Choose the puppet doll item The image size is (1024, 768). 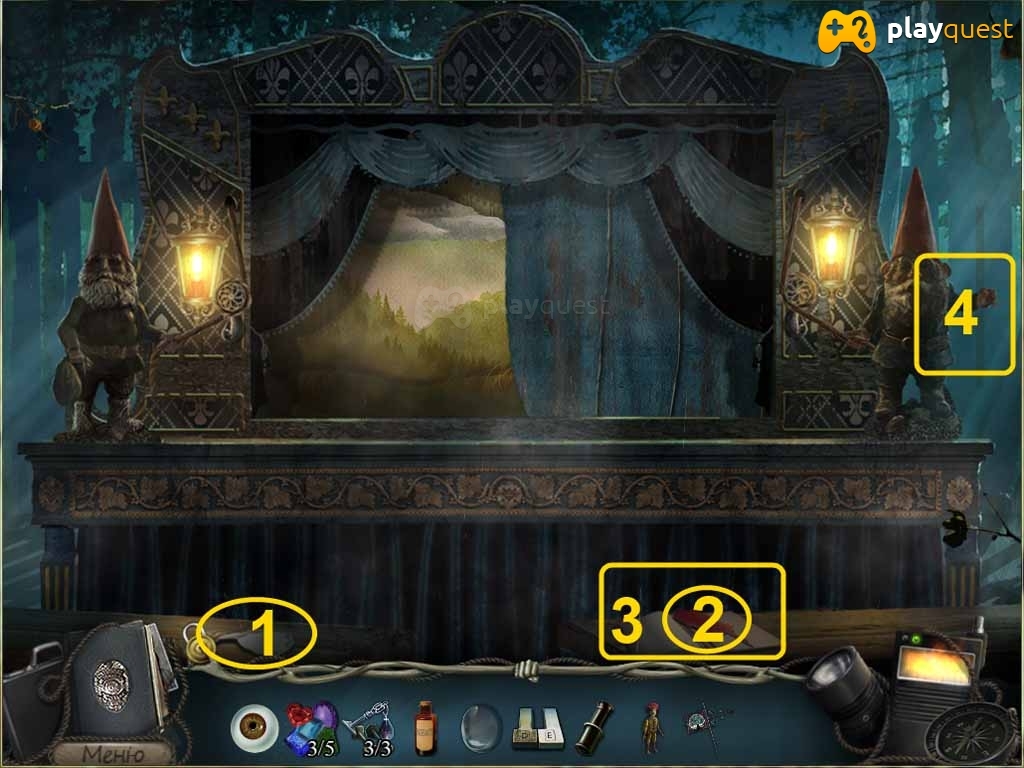[650, 729]
